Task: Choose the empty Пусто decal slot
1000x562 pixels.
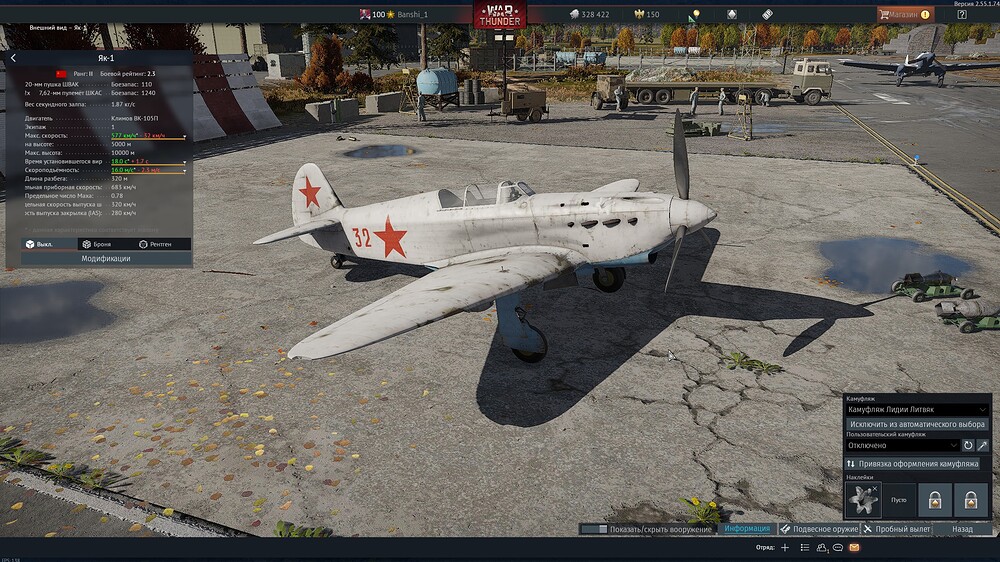Action: [899, 499]
